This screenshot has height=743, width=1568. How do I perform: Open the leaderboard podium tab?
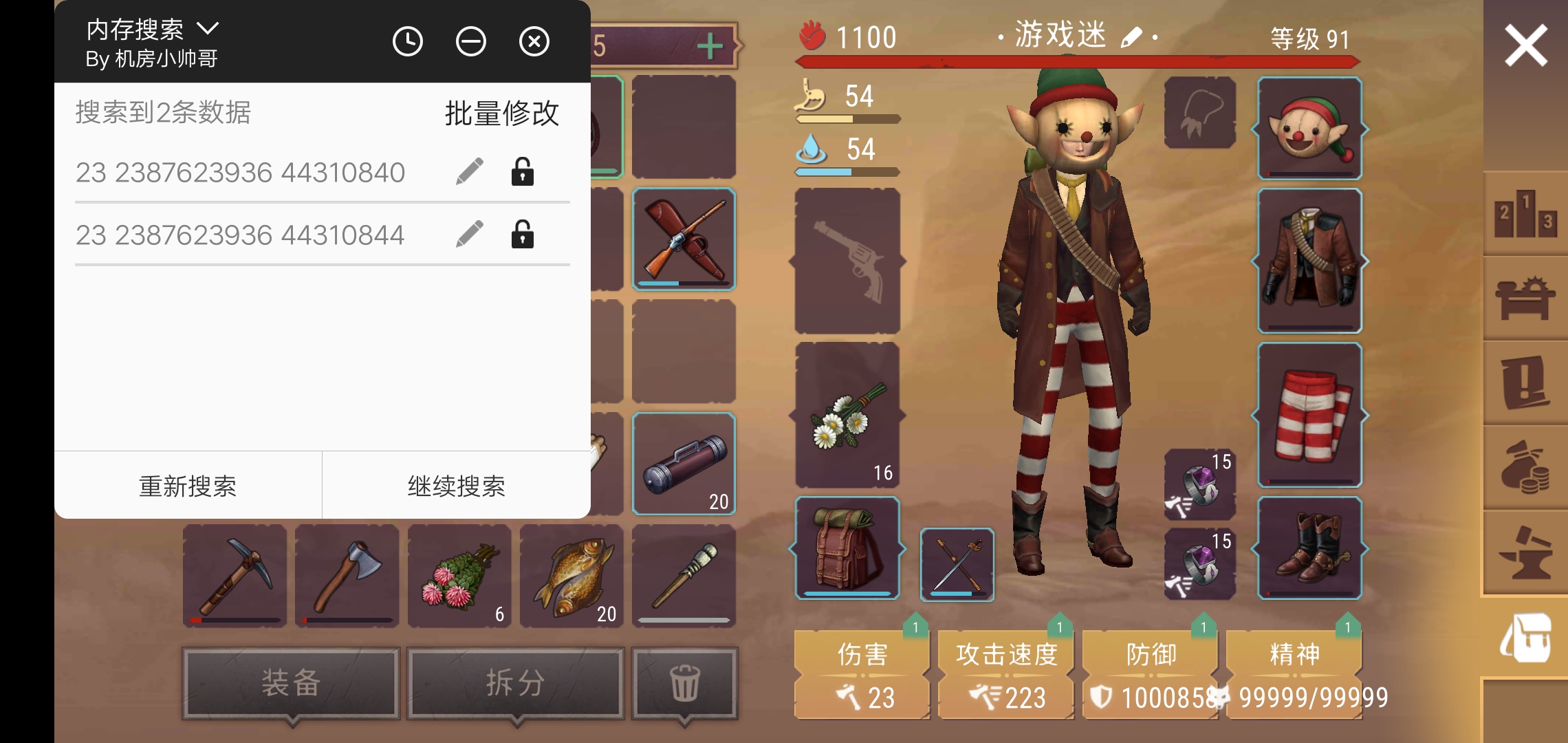(1525, 215)
